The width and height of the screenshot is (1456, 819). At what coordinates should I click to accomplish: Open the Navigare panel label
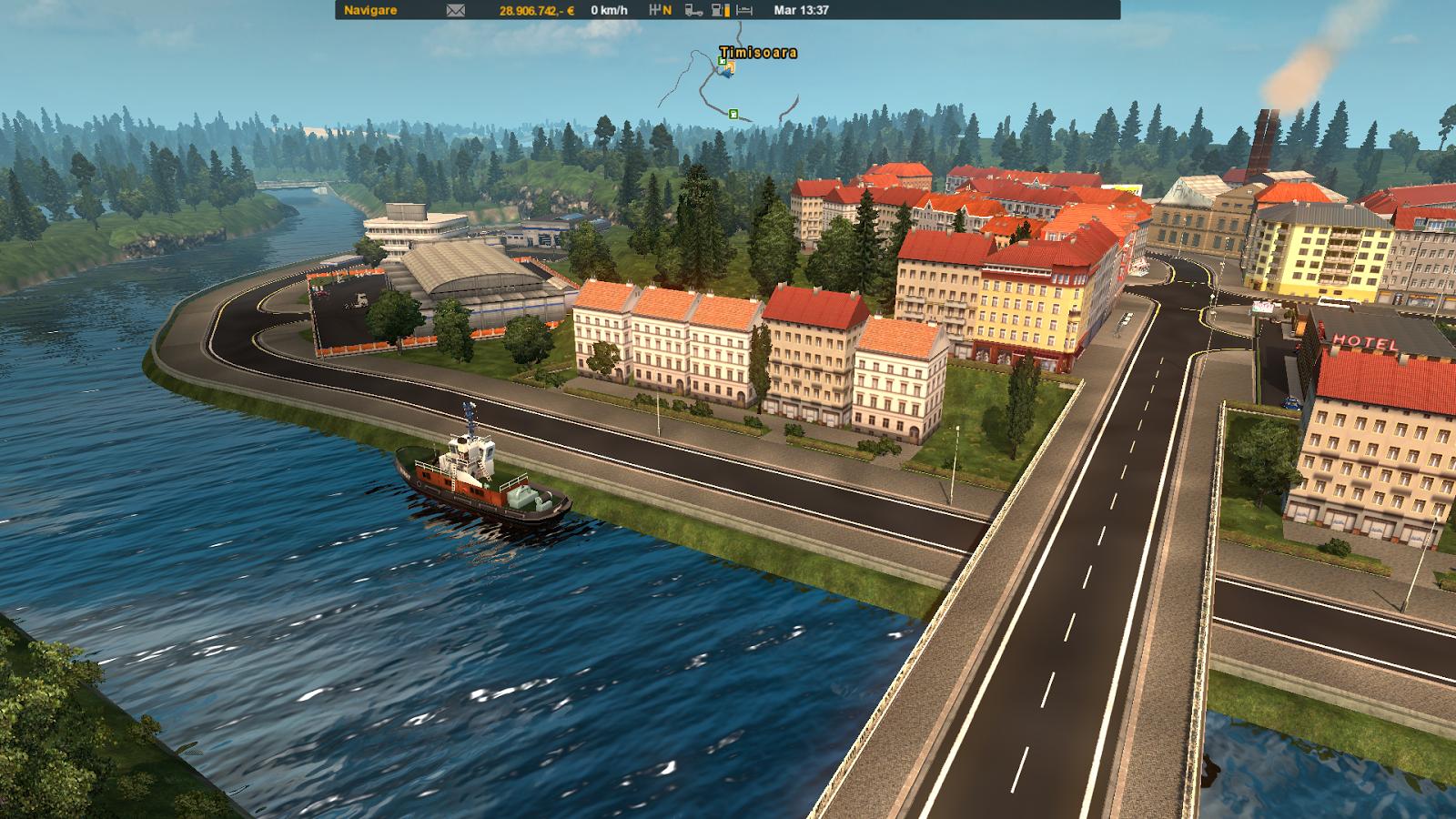[x=370, y=11]
